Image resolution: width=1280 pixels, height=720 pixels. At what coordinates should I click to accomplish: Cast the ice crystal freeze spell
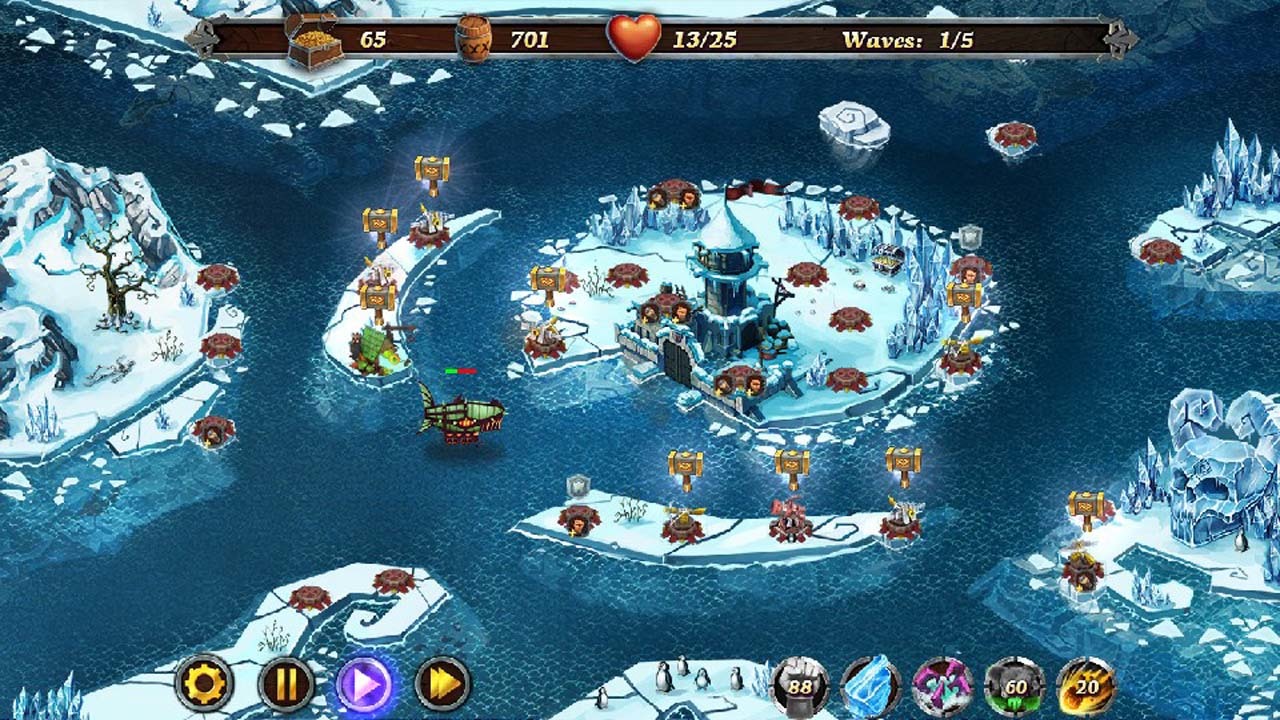point(870,686)
